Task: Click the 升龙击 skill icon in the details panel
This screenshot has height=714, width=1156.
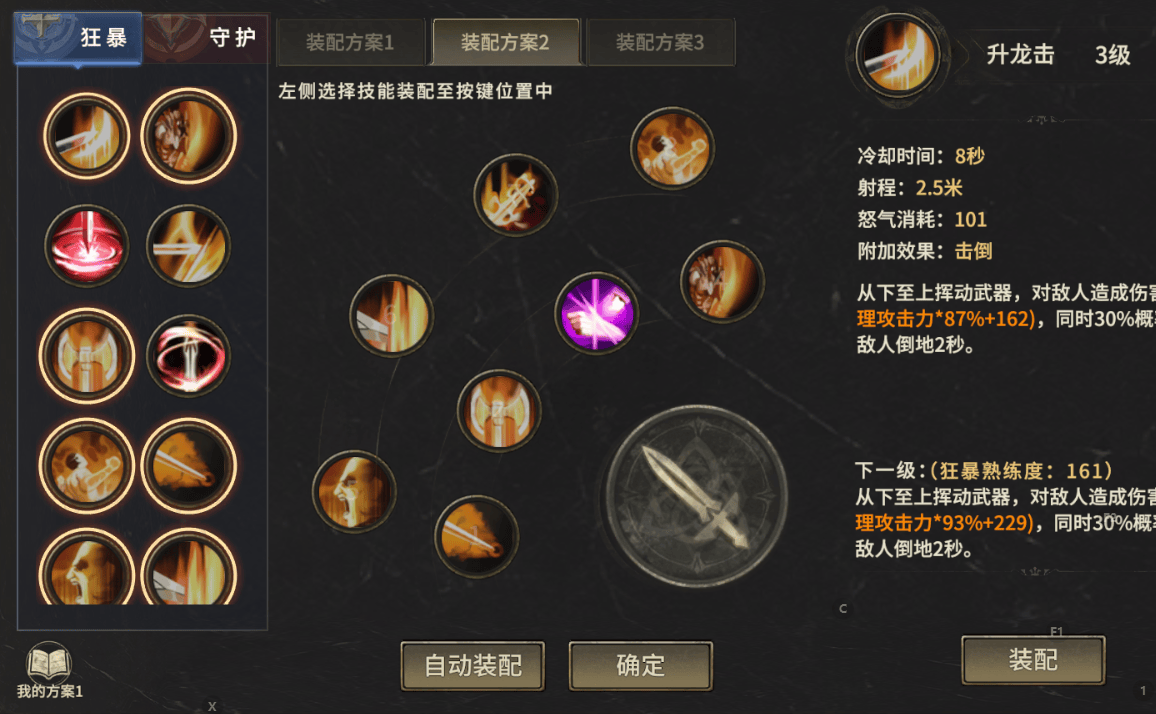Action: (x=898, y=55)
